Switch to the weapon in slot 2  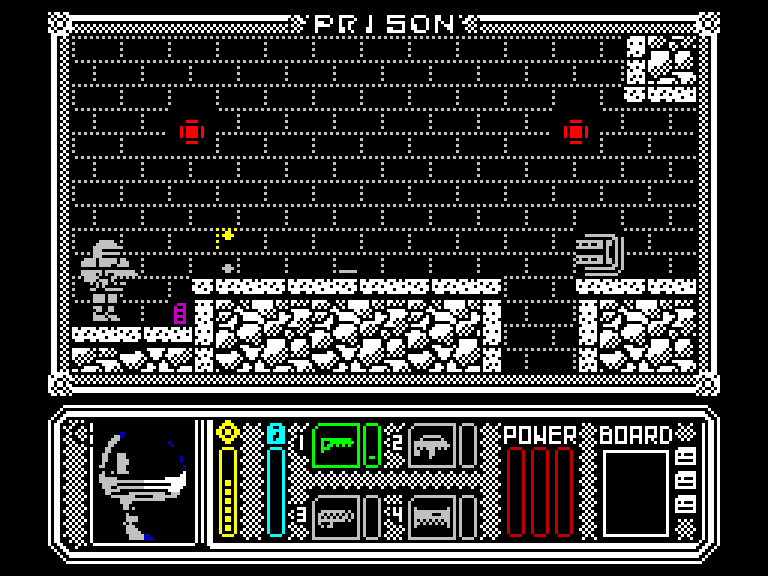point(432,446)
